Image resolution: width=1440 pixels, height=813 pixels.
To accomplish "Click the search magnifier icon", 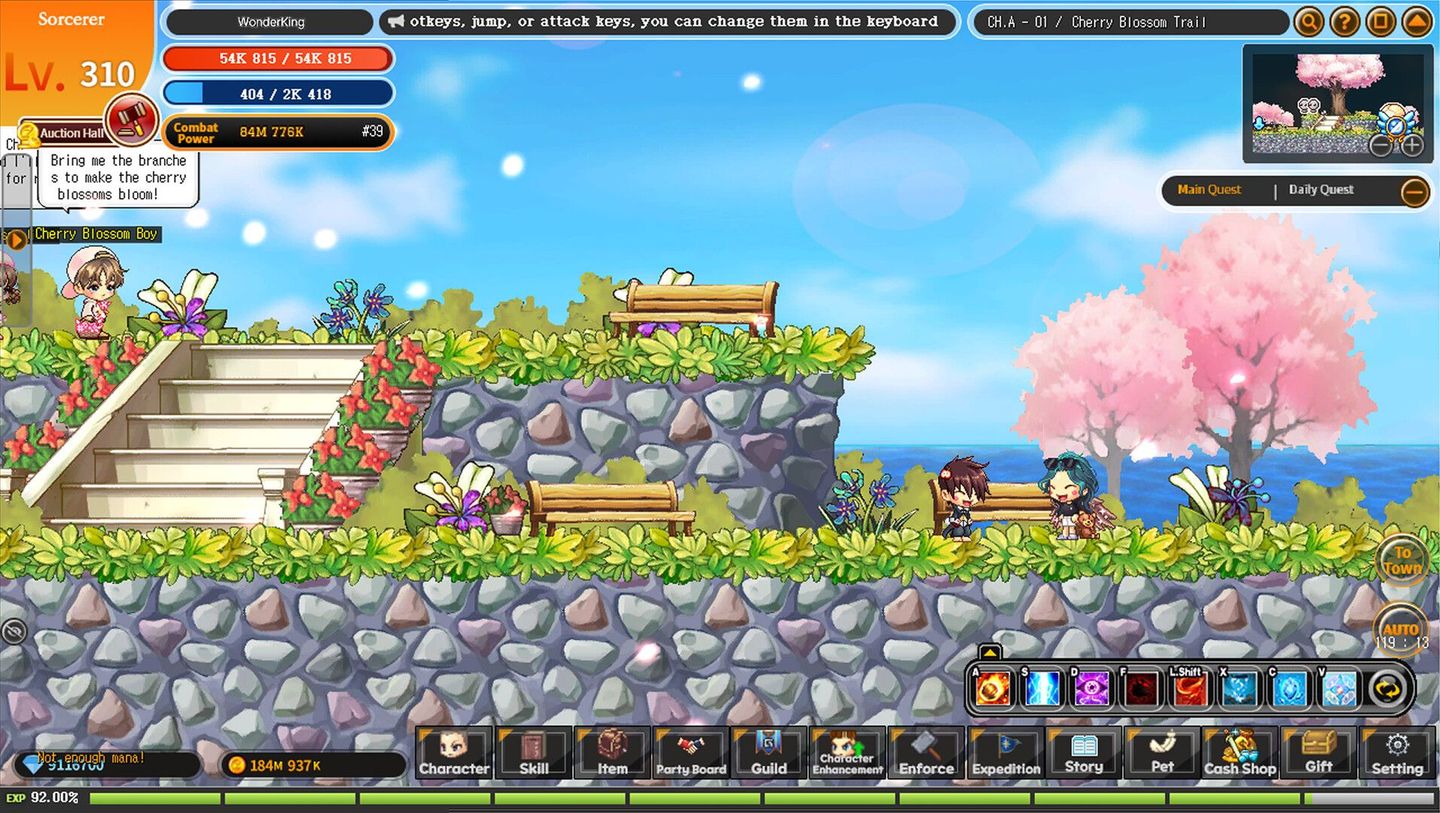I will (x=1309, y=21).
